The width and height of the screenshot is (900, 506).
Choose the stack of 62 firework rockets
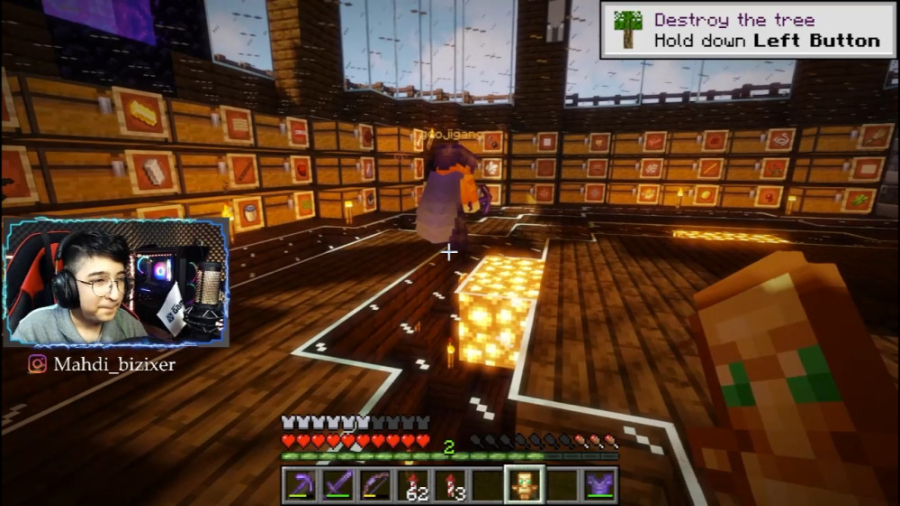(x=412, y=484)
